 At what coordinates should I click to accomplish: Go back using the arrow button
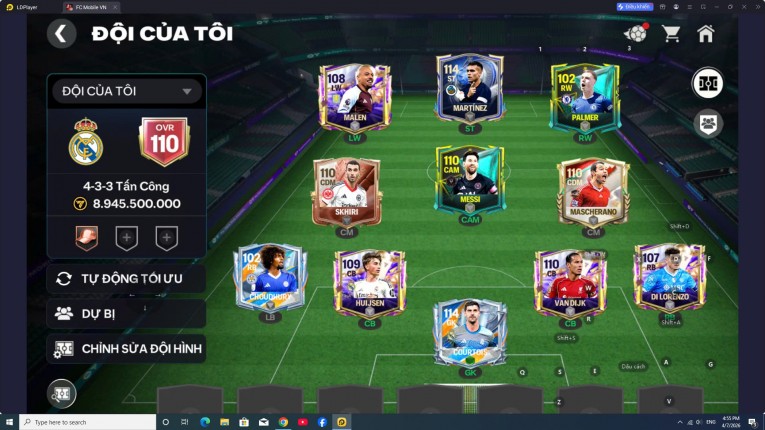pyautogui.click(x=61, y=34)
